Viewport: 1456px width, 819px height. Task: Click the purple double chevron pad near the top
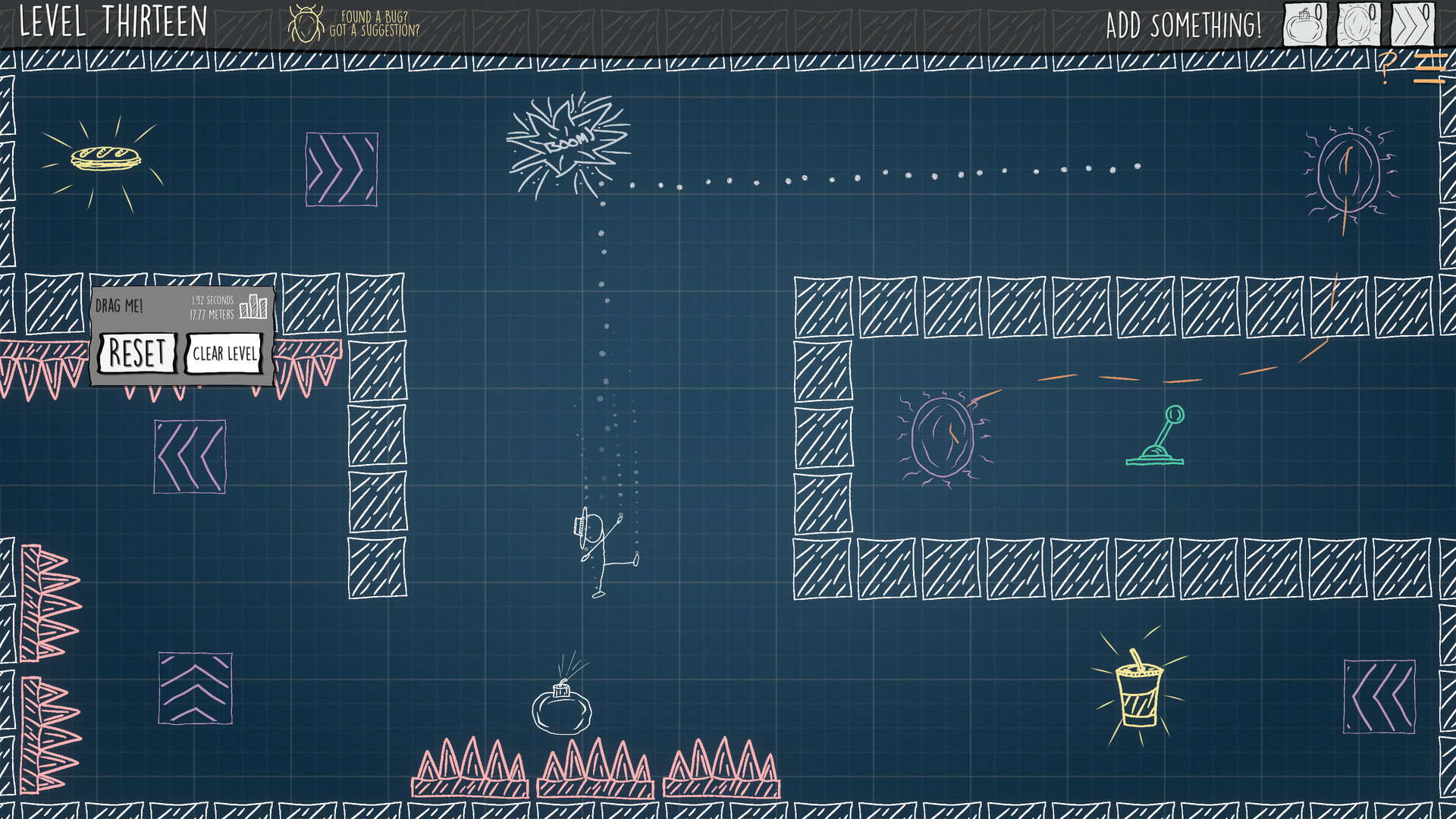pos(341,168)
